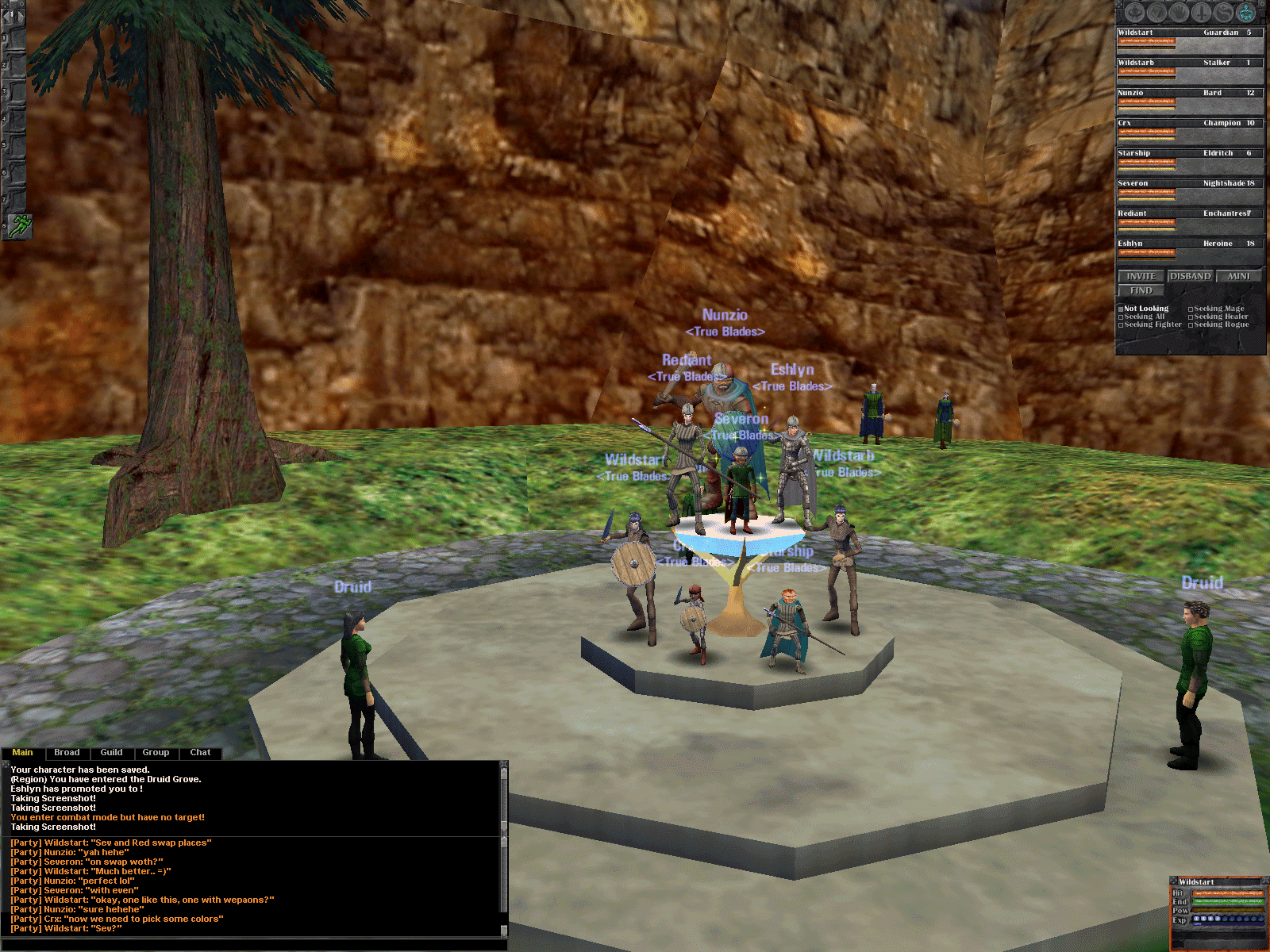Image resolution: width=1270 pixels, height=952 pixels.
Task: Check the Seeking All option
Action: click(x=1121, y=317)
